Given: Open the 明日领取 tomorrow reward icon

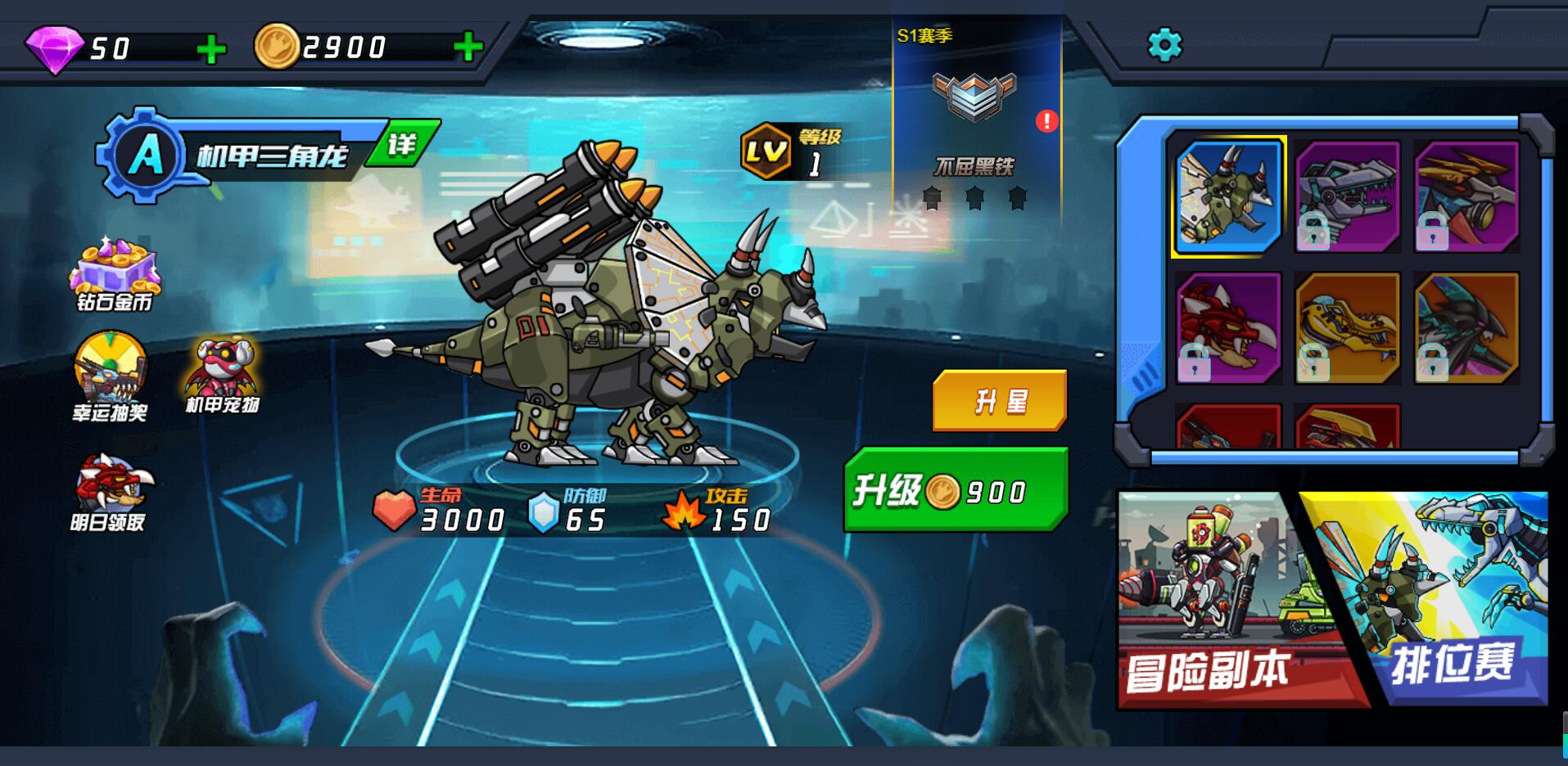Looking at the screenshot, I should [110, 491].
